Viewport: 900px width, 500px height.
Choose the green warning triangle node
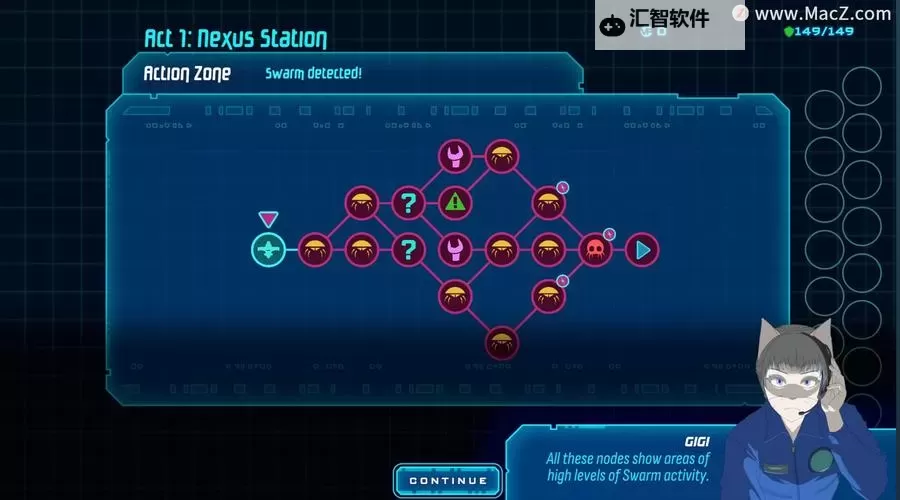click(x=455, y=202)
